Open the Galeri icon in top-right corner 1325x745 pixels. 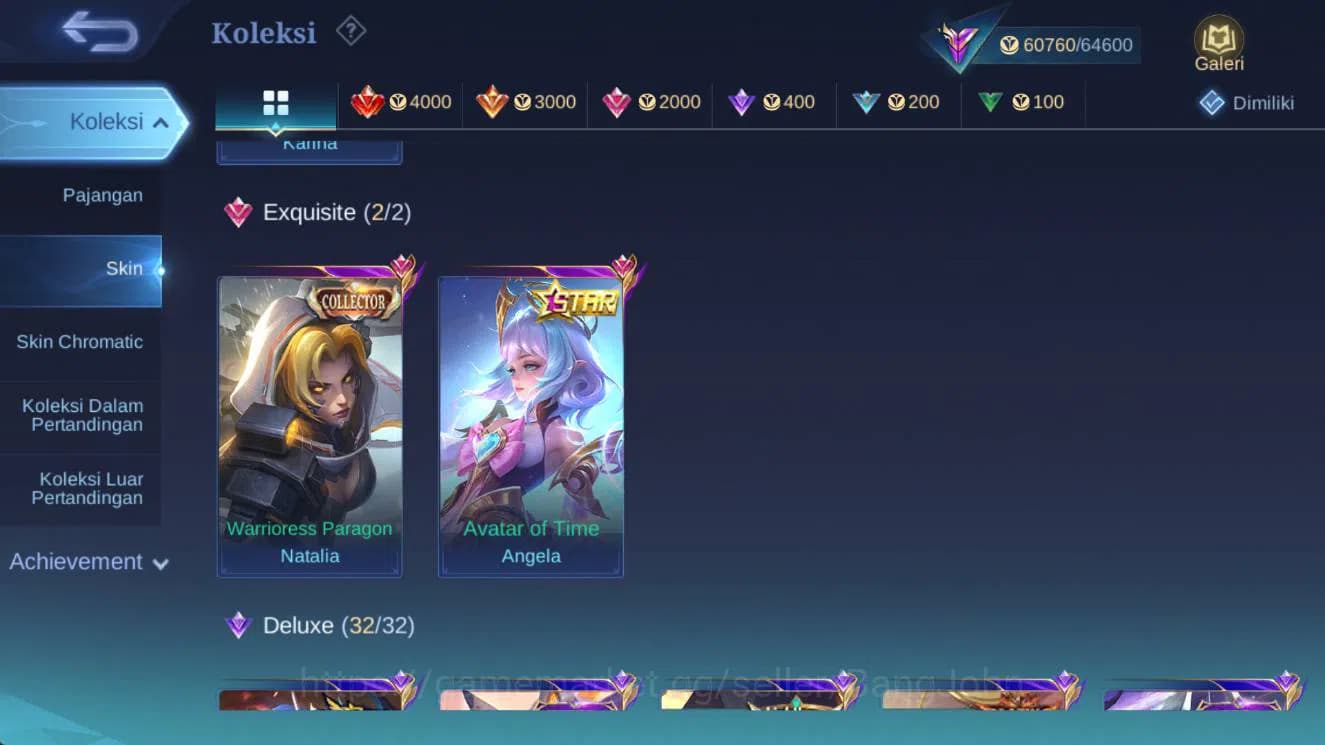pyautogui.click(x=1218, y=44)
